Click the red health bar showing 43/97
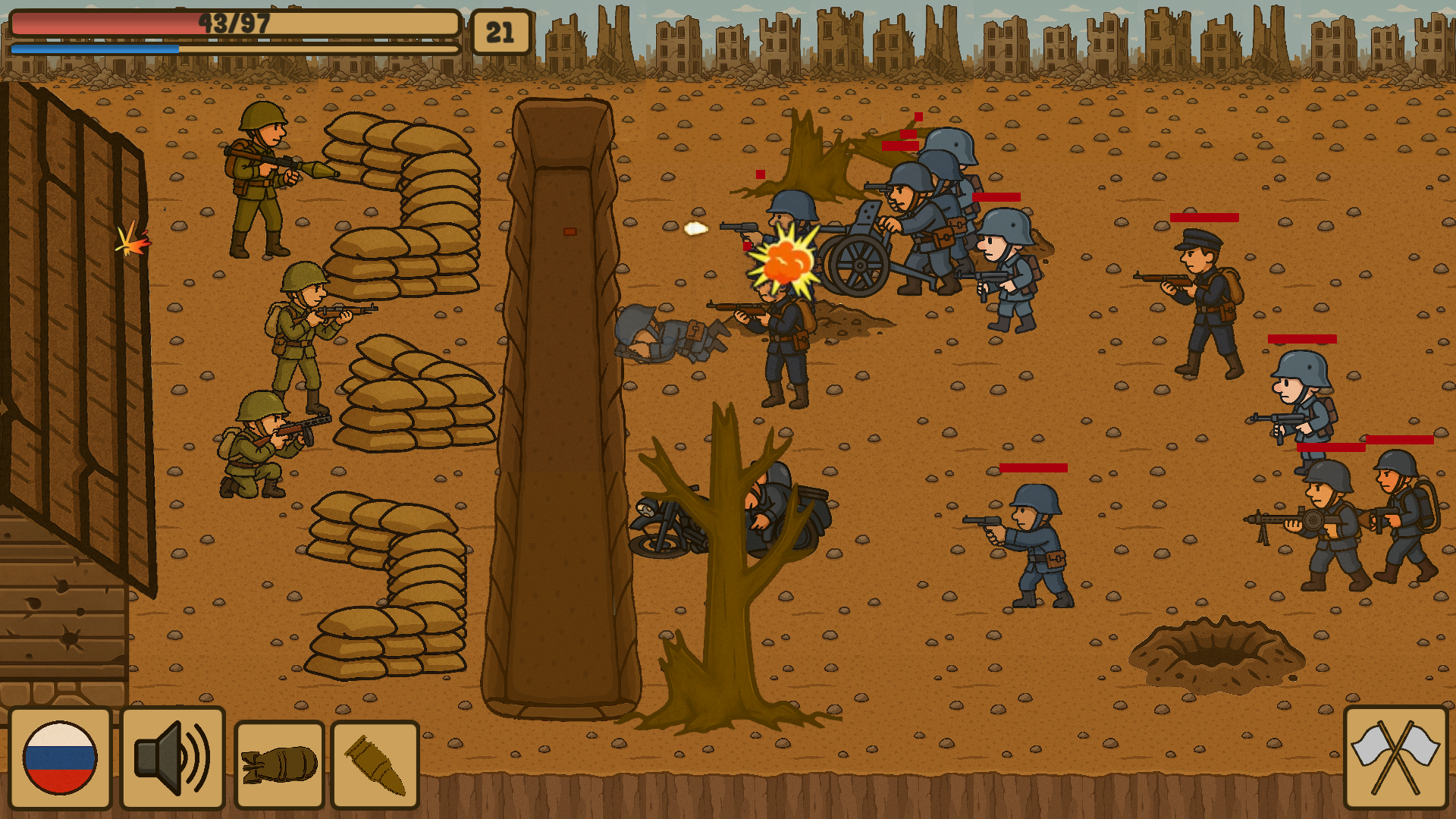Screen dimensions: 1456x819 coord(227,24)
